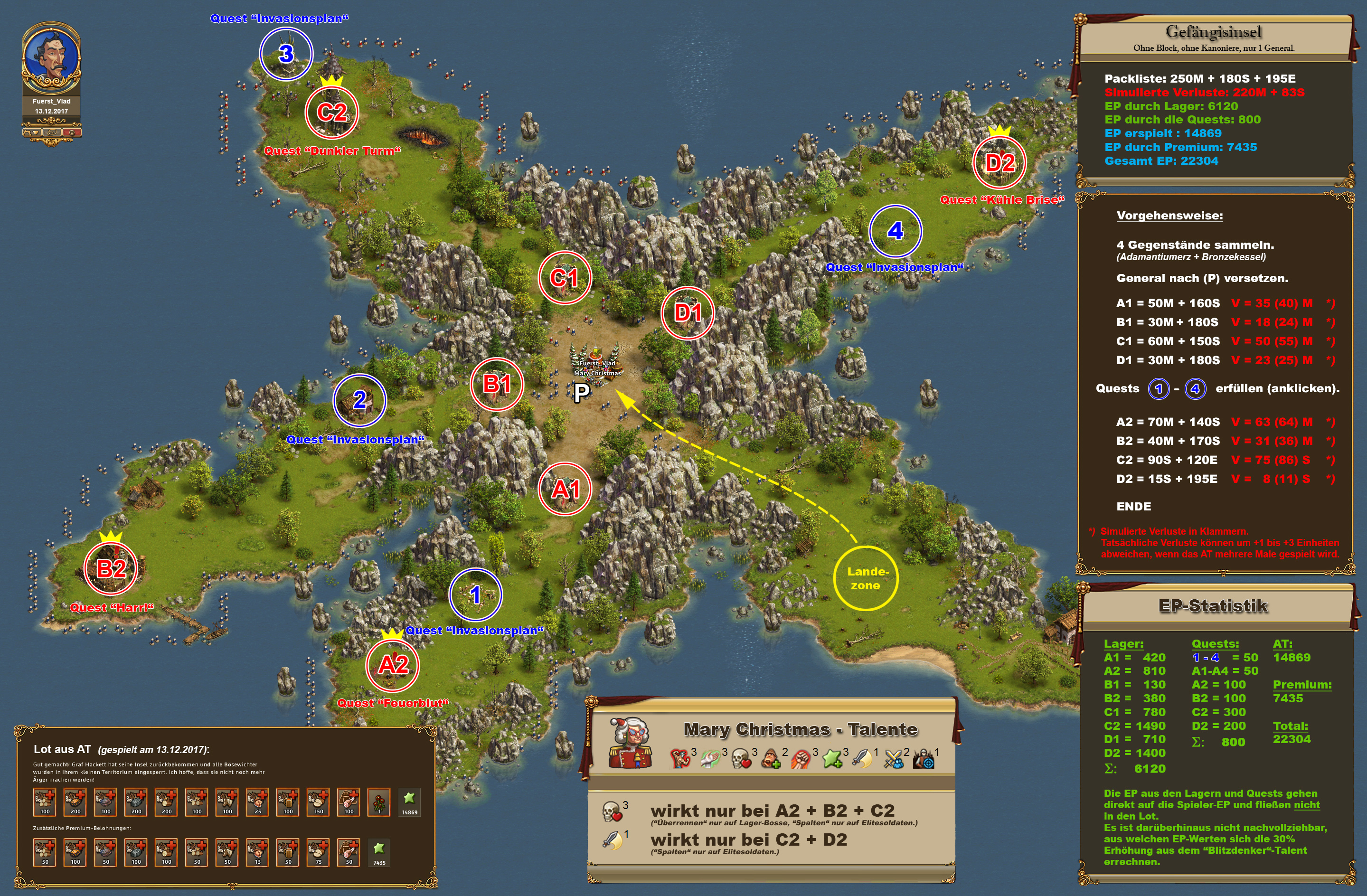Click the chat bubbles button under avatar
Screen dimensions: 1367x896
coord(52,132)
